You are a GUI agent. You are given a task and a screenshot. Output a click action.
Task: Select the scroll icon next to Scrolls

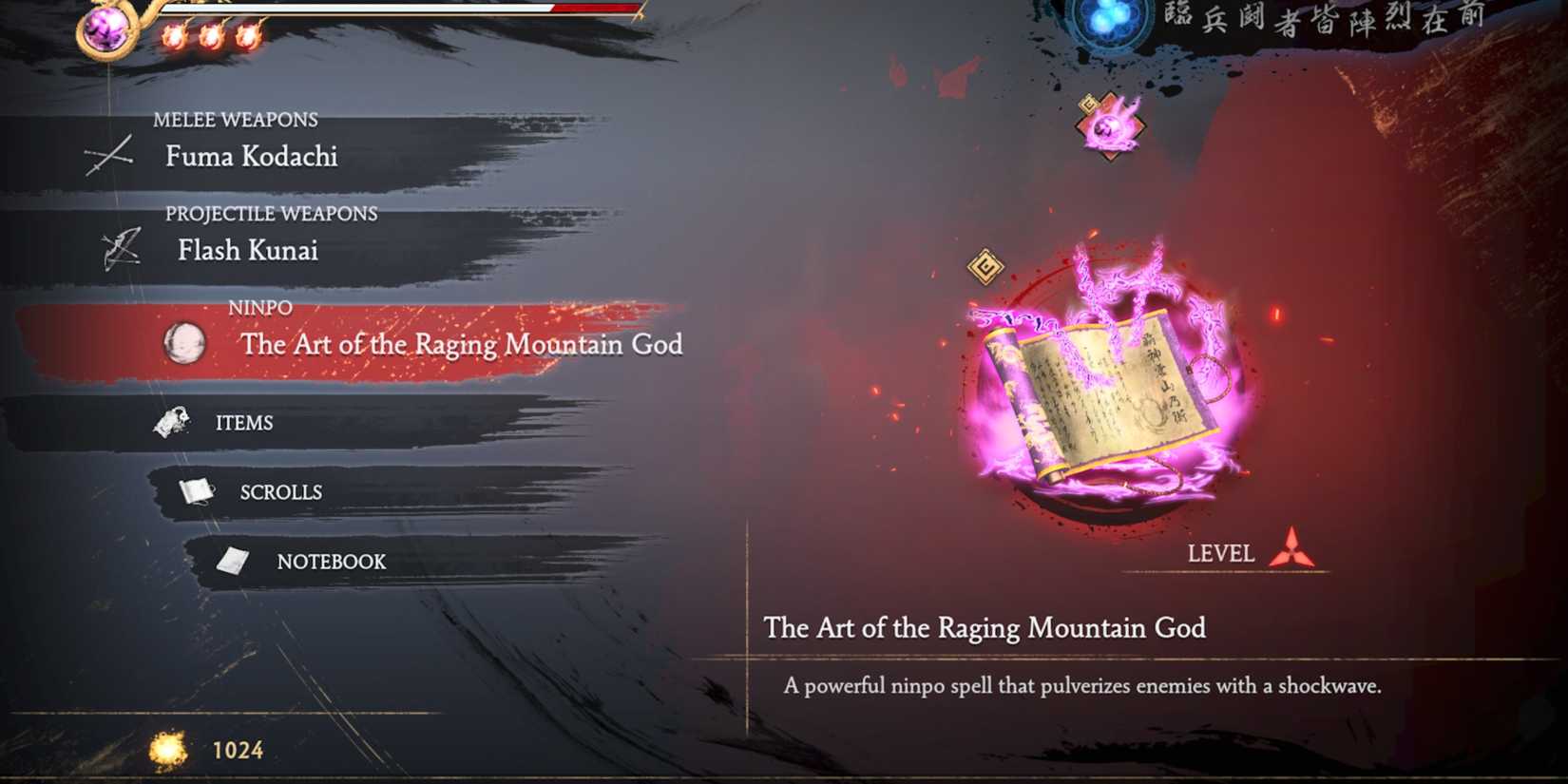tap(197, 488)
